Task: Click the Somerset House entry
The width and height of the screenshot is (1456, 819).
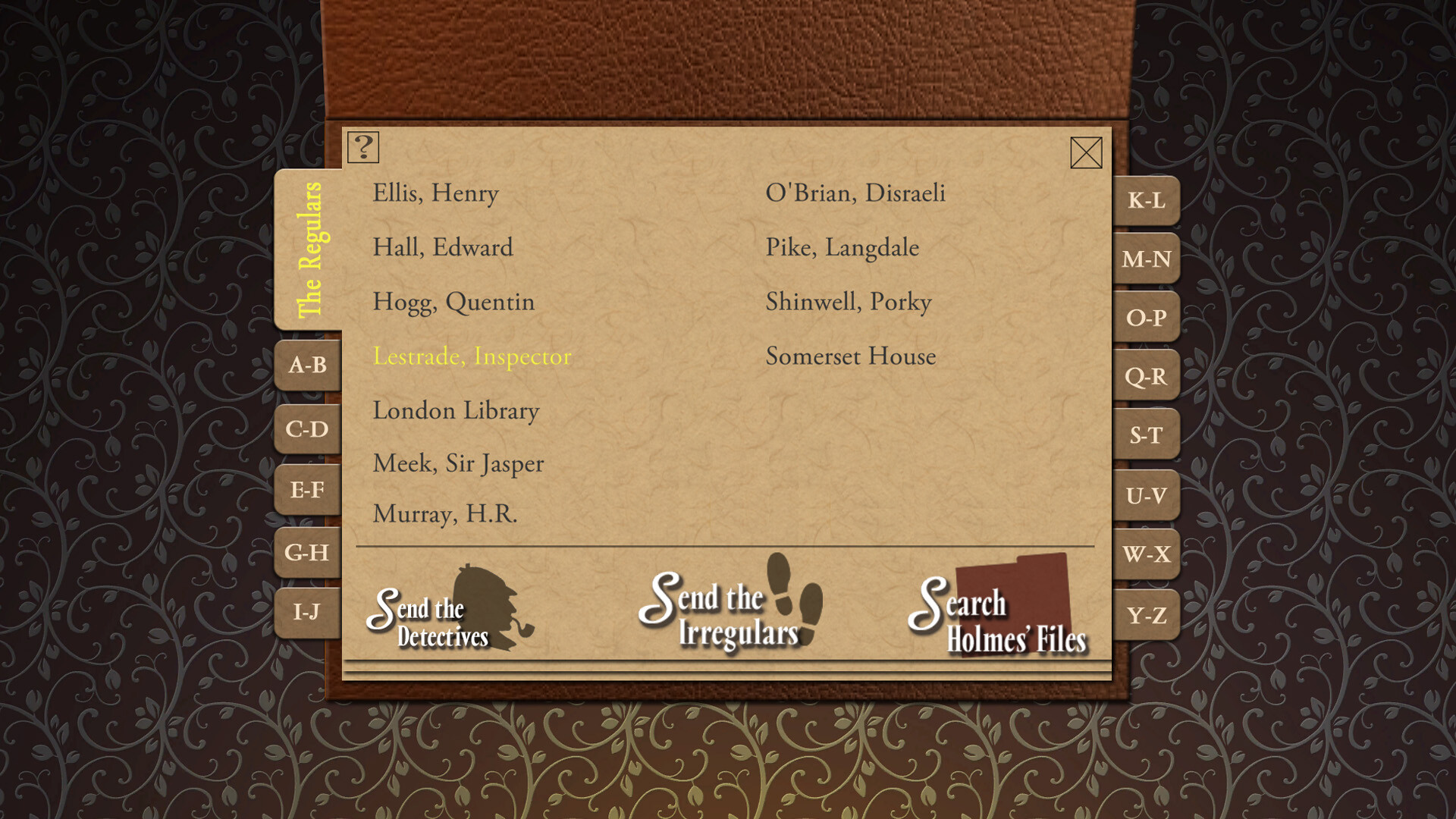Action: [850, 356]
